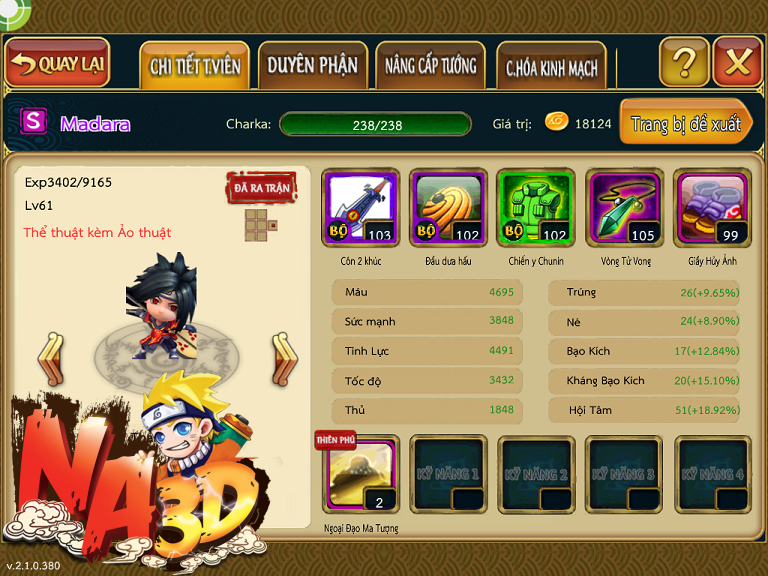The image size is (768, 576).
Task: Show the C.HÓA KINH MẠCH tab
Action: (551, 68)
